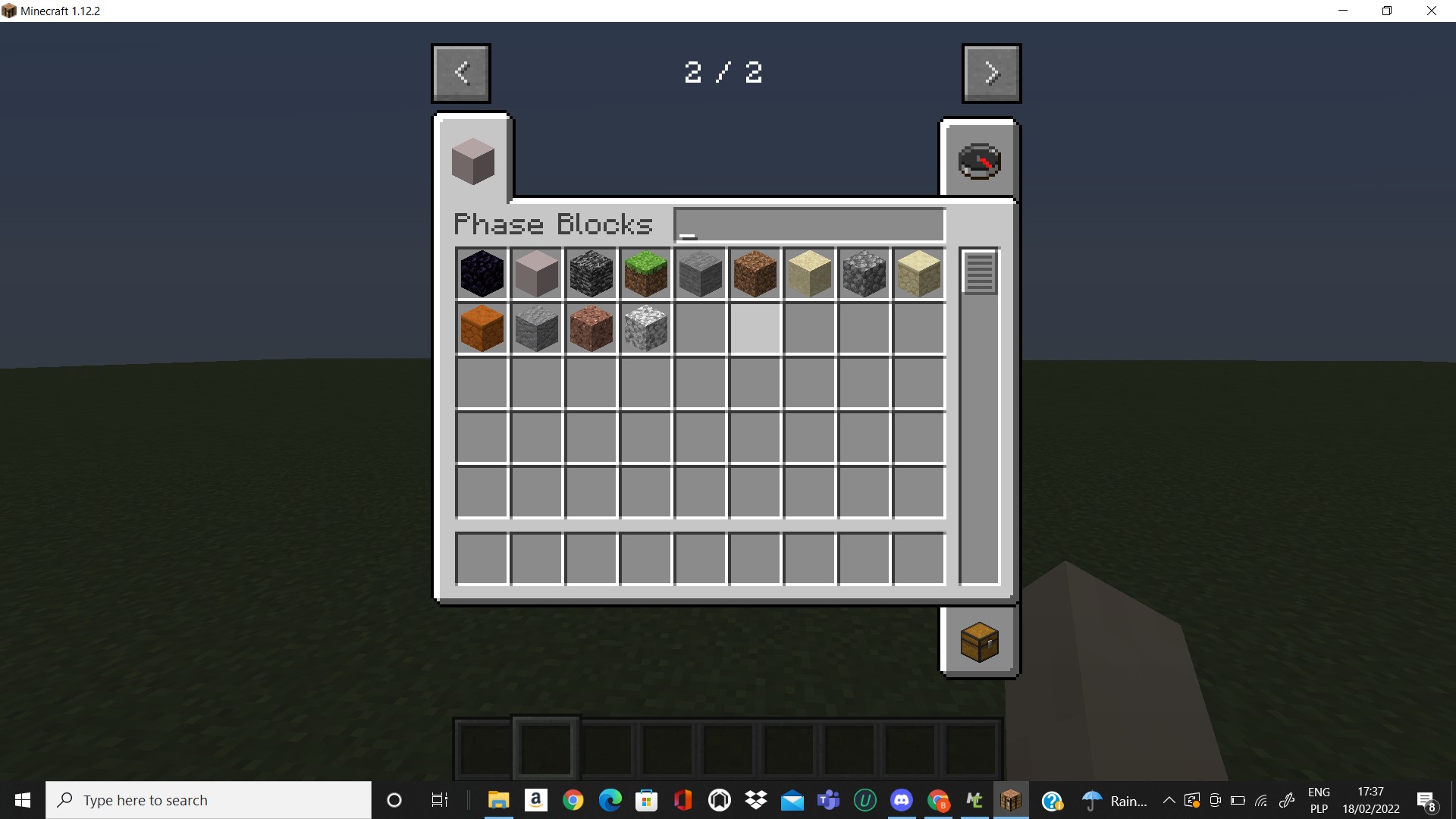Go to the previous inventory page

[460, 73]
